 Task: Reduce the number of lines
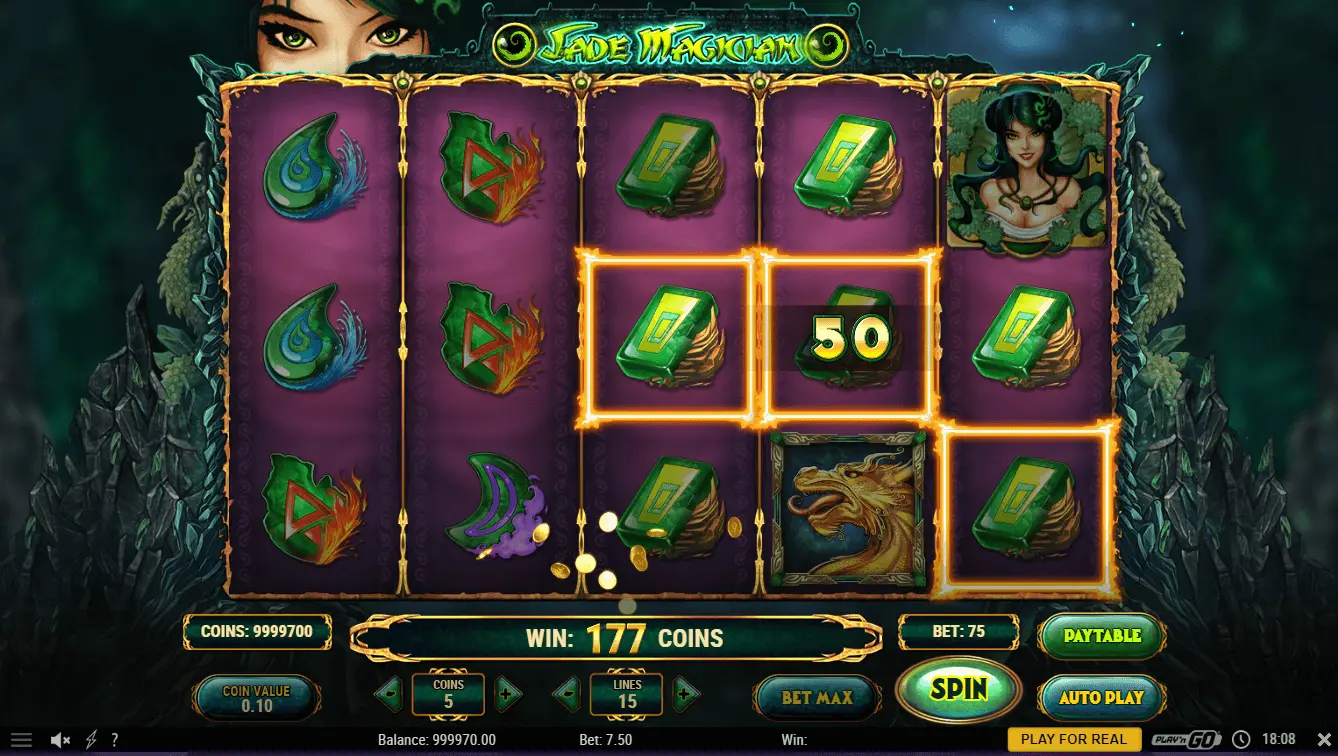tap(567, 692)
